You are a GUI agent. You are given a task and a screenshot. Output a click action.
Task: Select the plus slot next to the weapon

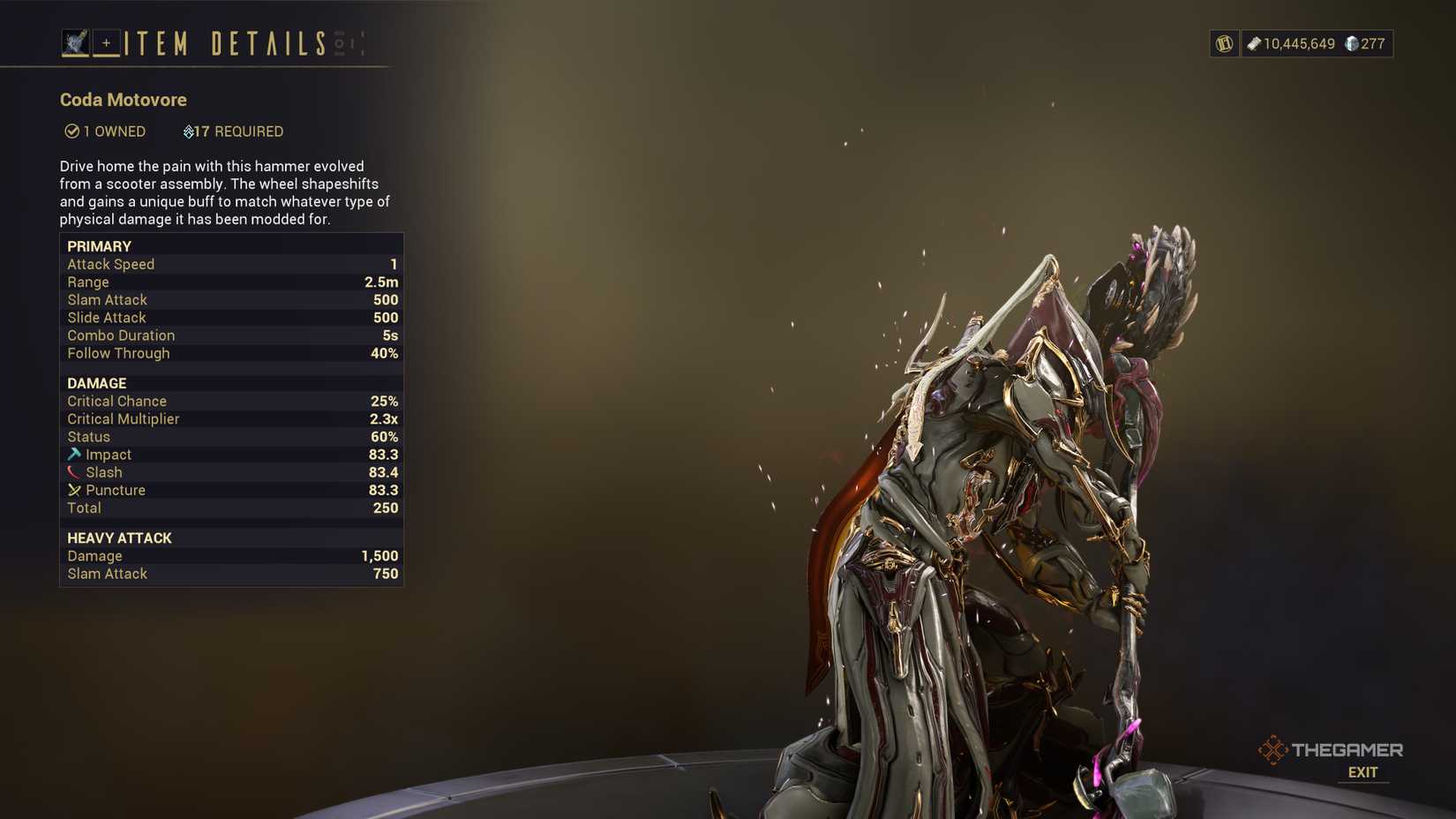(107, 41)
